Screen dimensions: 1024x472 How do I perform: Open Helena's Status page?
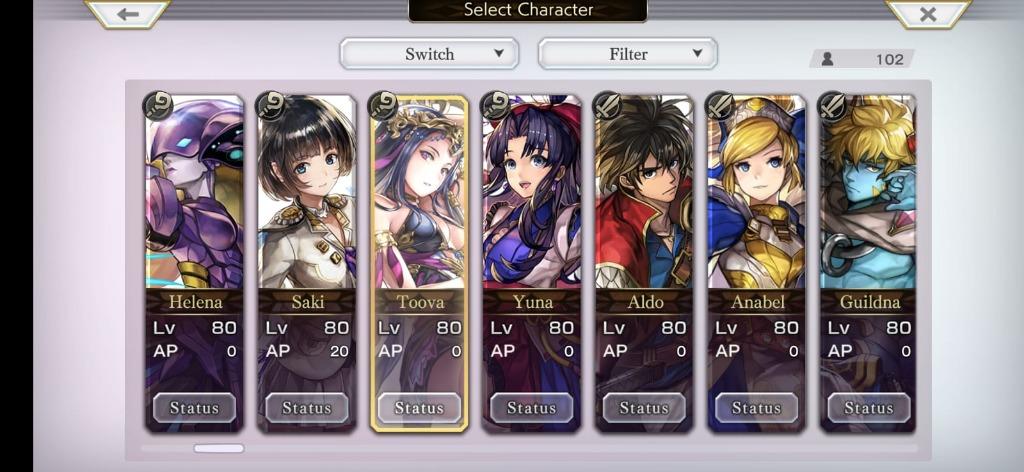pyautogui.click(x=194, y=408)
